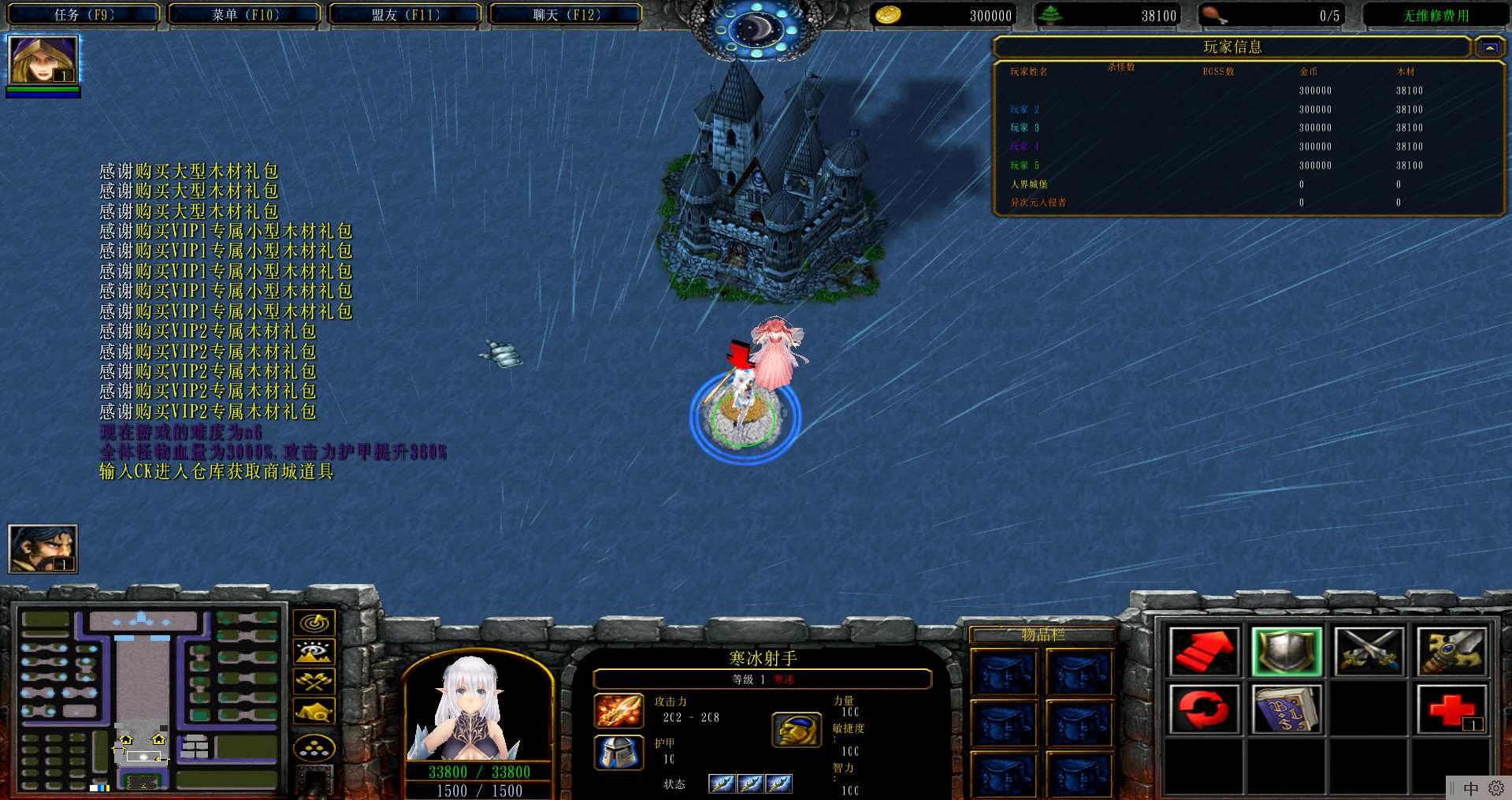Activate the red arrow Move command
The height and width of the screenshot is (800, 1512).
1203,652
